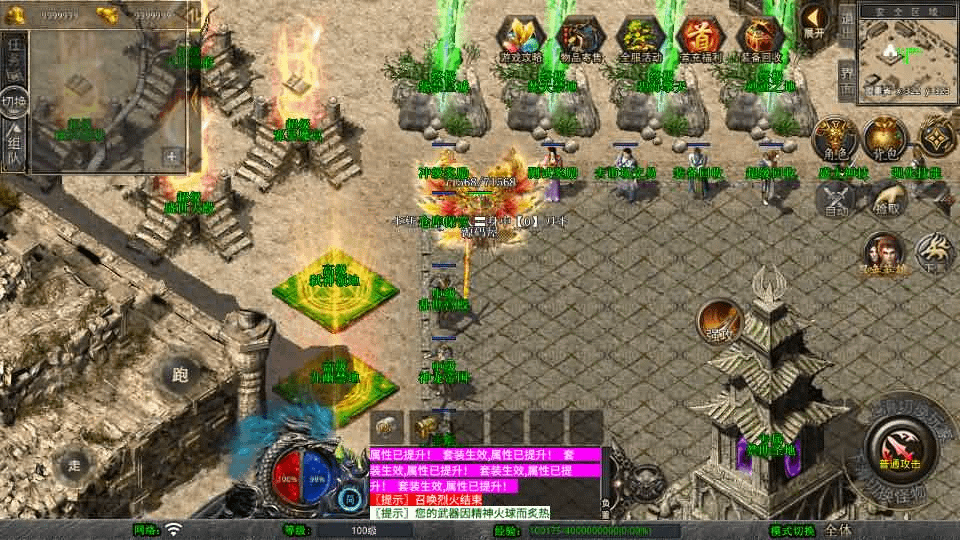
Task: Expand the panel with the plus button
Action: point(171,156)
